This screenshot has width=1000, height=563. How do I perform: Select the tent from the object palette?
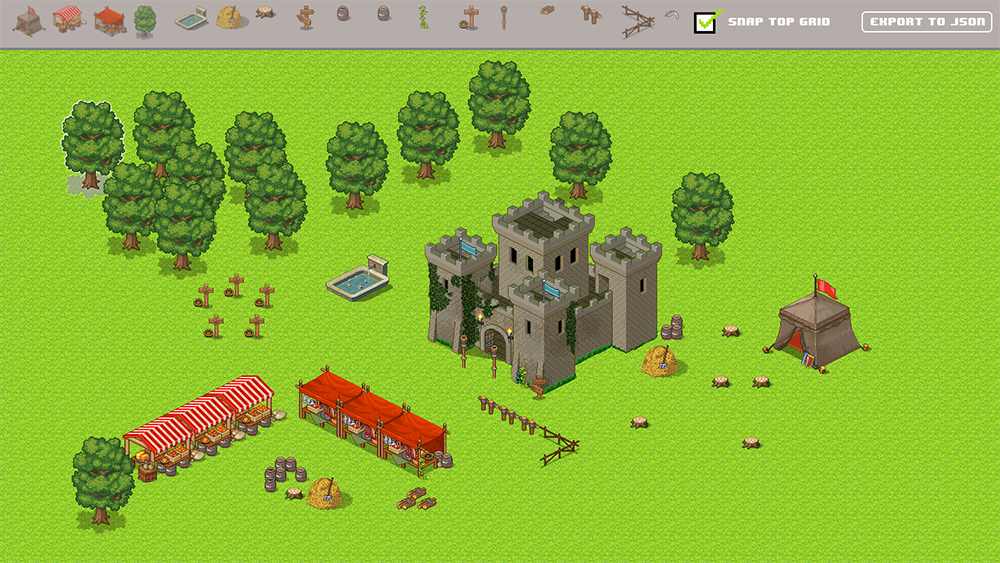(28, 20)
